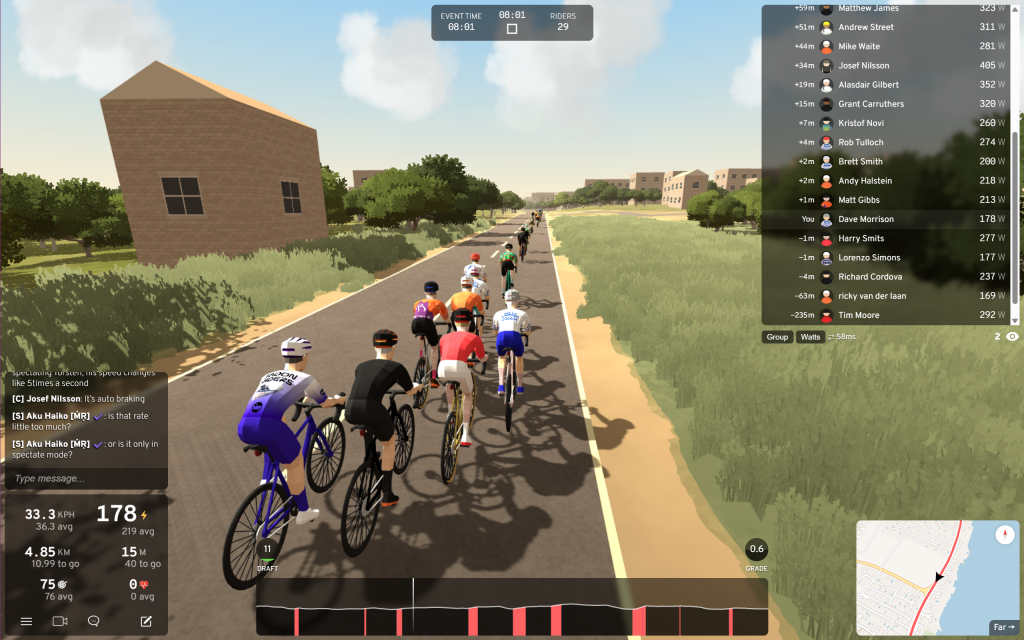
Task: Toggle the minimap Far zoom button
Action: tap(1003, 628)
